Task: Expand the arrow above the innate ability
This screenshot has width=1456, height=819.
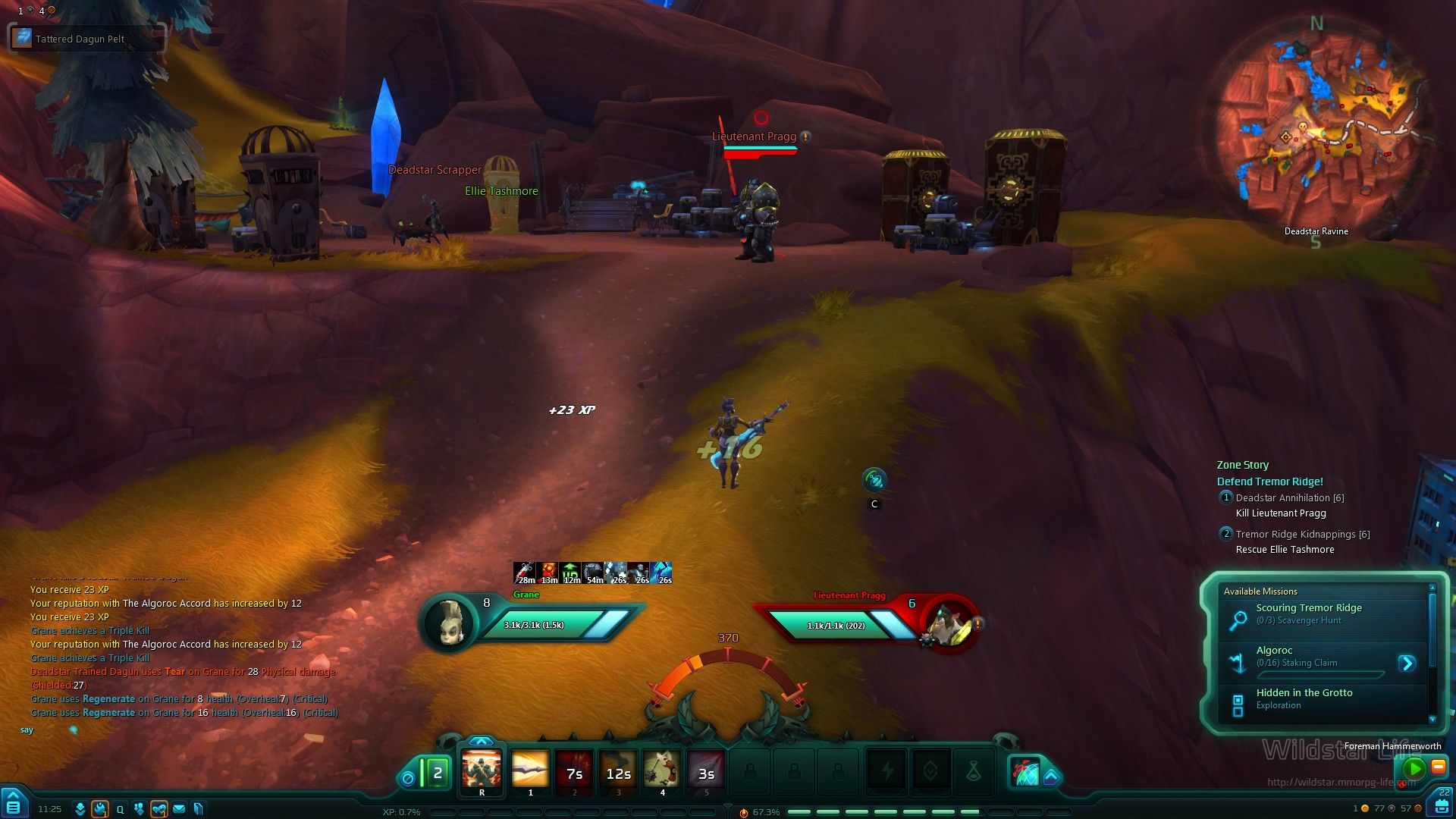Action: 482,742
